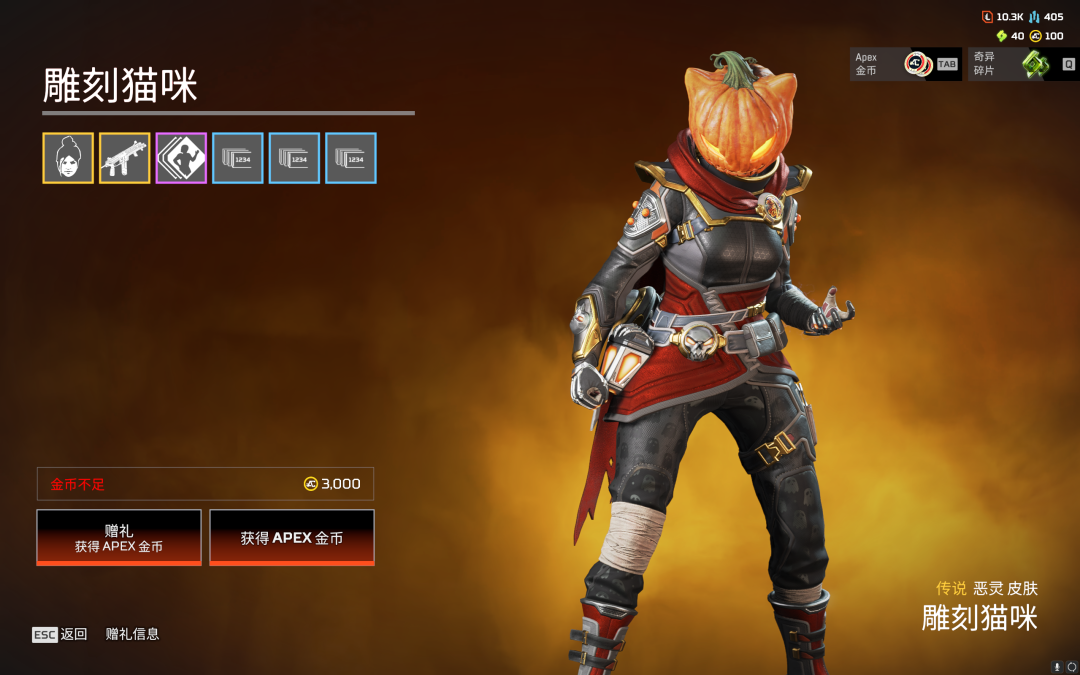Open 赠礼信息 gift information
This screenshot has height=675, width=1080.
[x=133, y=634]
